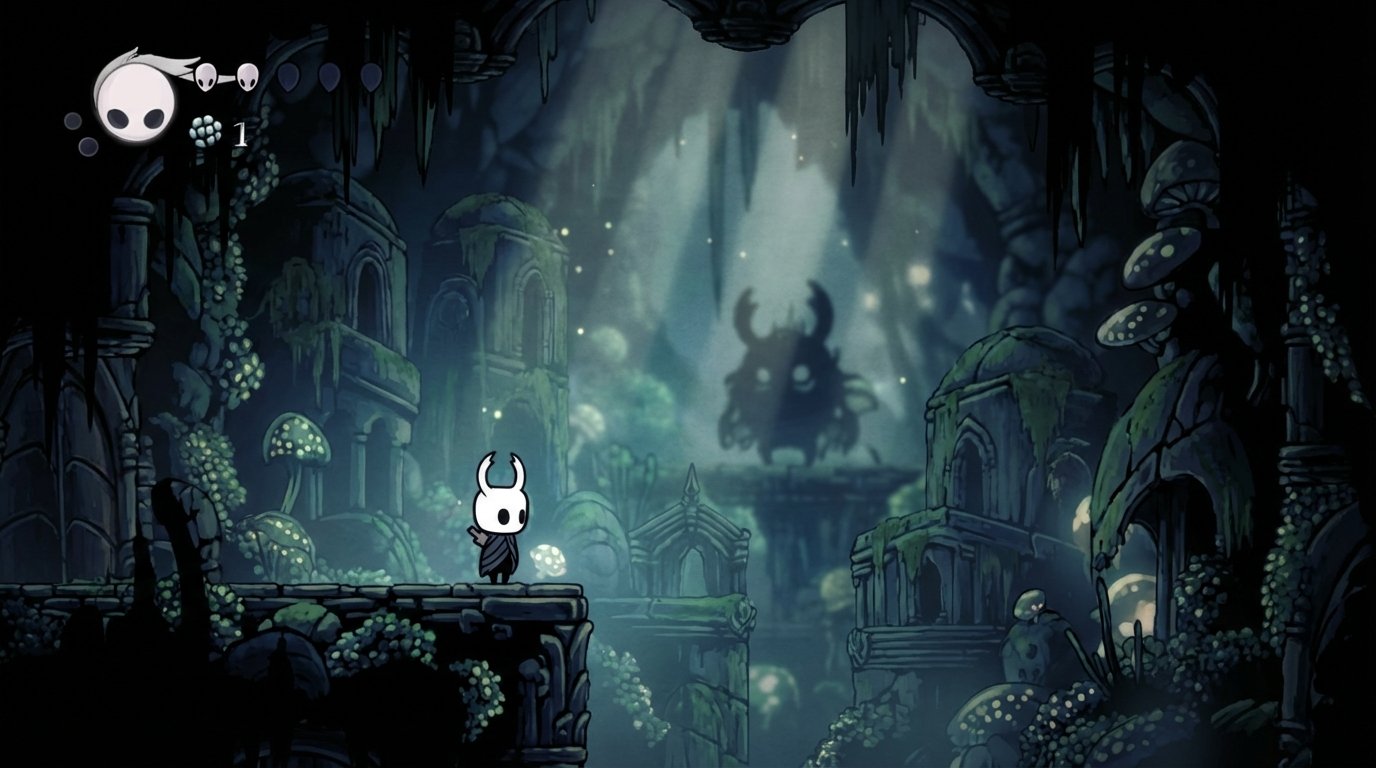1376x768 pixels.
Task: Click the Geo cluster currency icon
Action: (203, 130)
